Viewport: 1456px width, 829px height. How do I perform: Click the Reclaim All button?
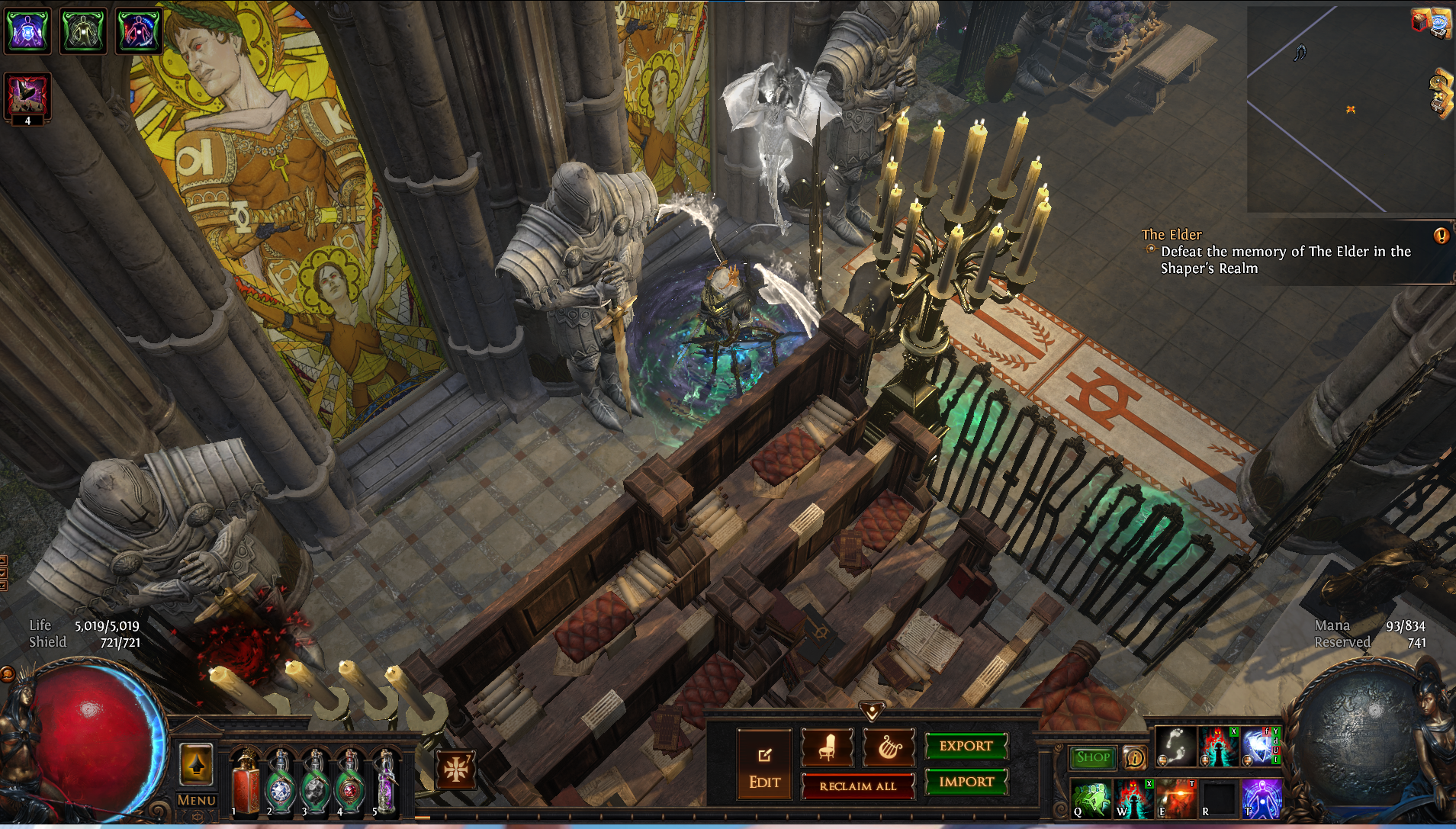point(857,786)
